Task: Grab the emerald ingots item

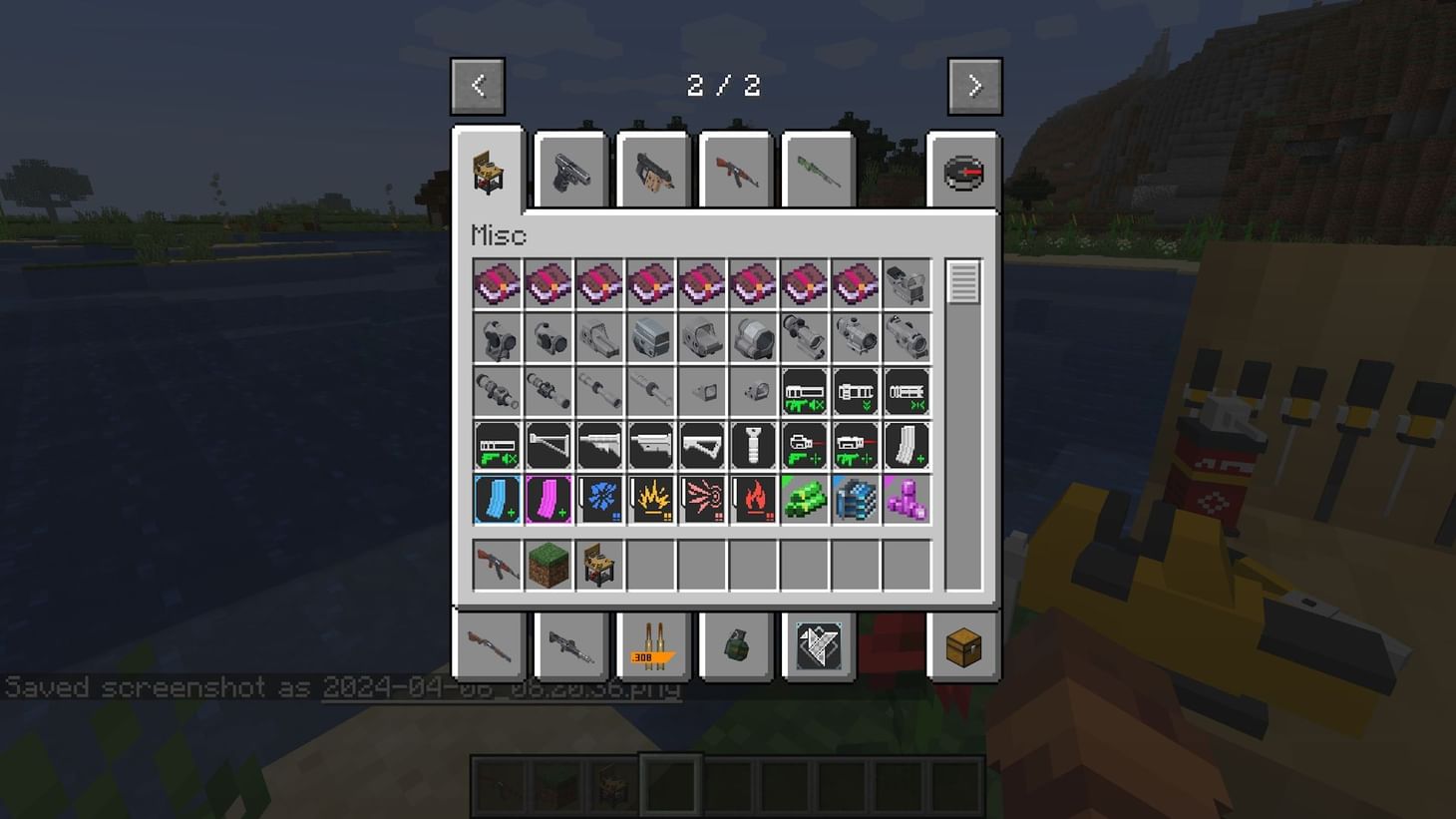Action: coord(804,499)
